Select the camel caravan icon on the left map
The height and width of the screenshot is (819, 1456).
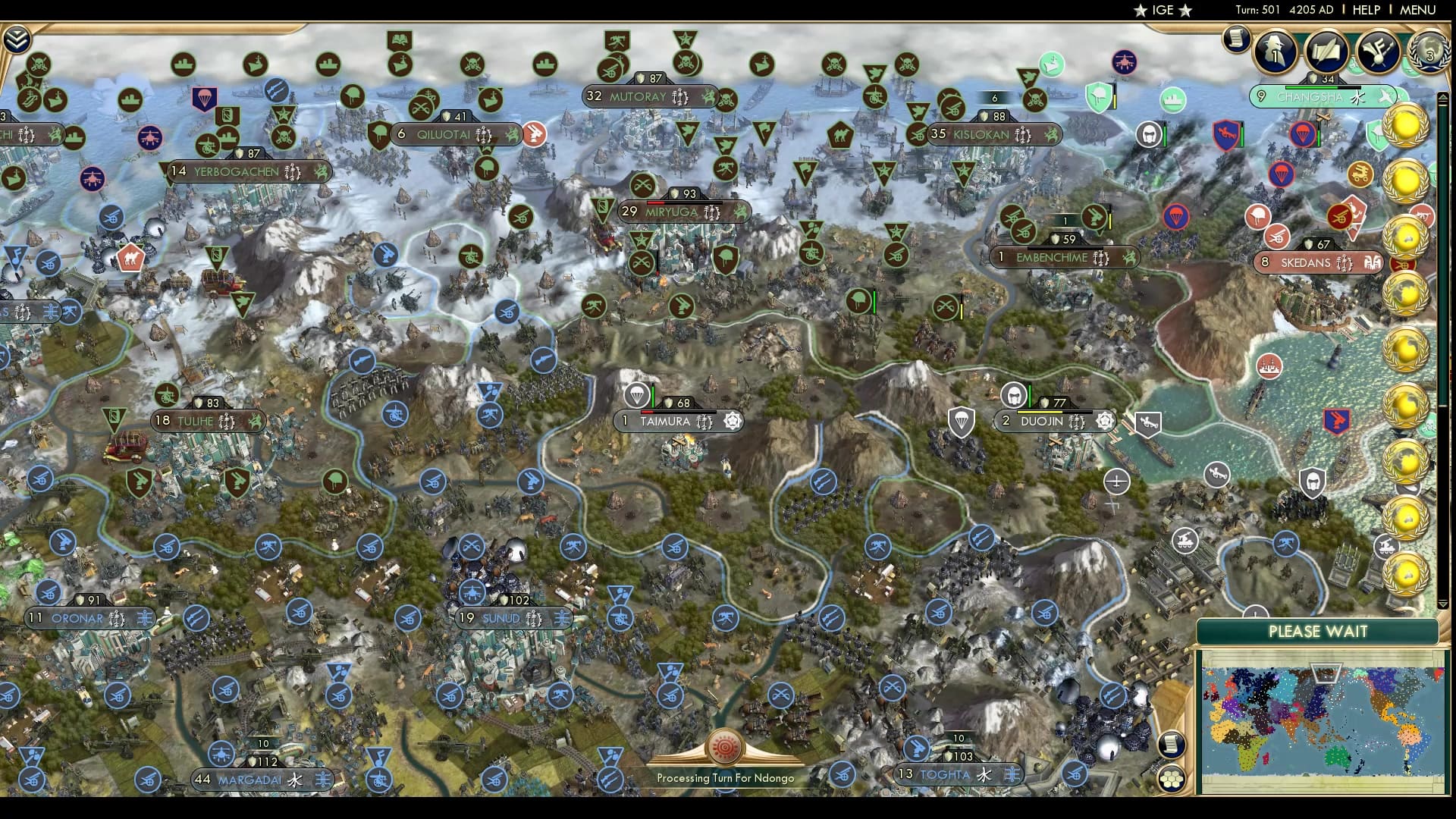point(130,259)
